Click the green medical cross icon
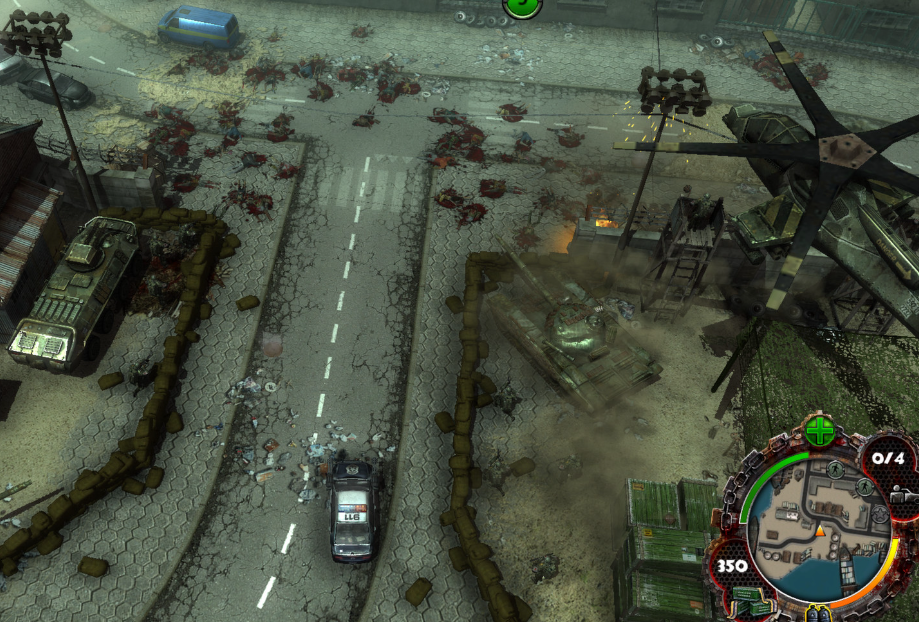 [x=819, y=432]
